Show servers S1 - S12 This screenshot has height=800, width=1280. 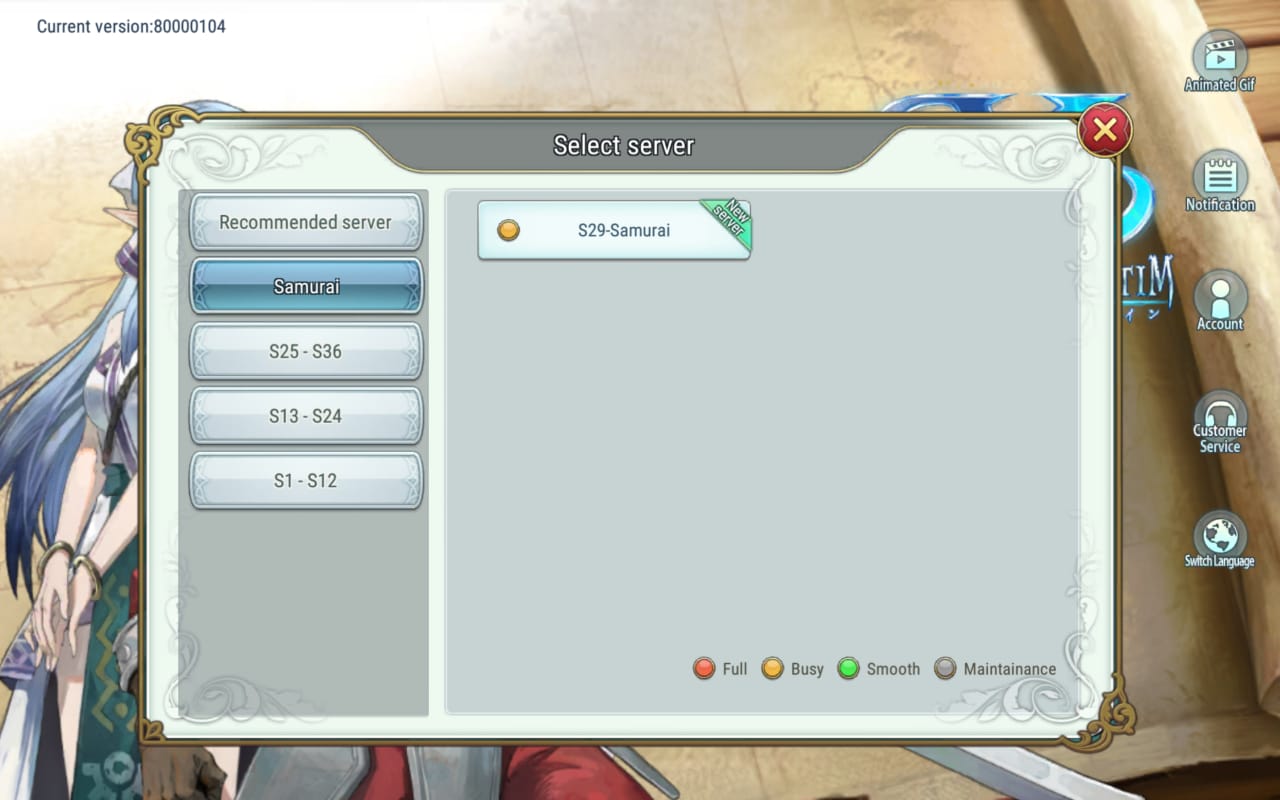pos(306,481)
